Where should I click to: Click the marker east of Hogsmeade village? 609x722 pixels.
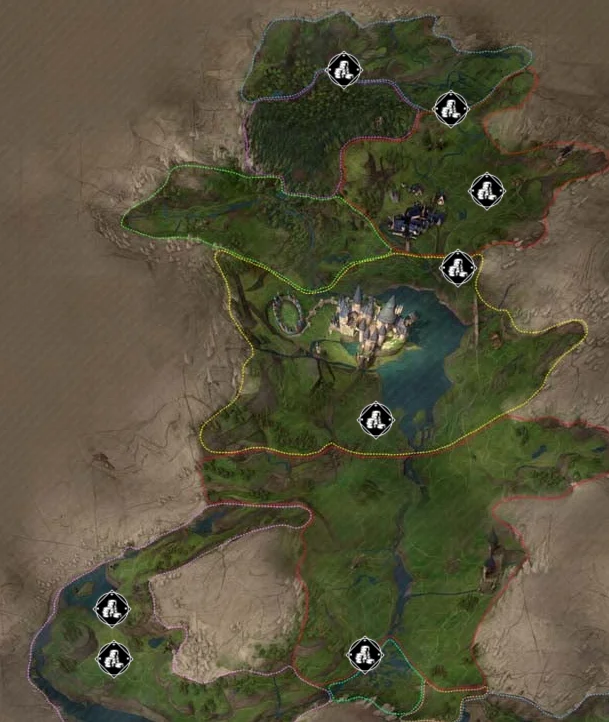486,190
